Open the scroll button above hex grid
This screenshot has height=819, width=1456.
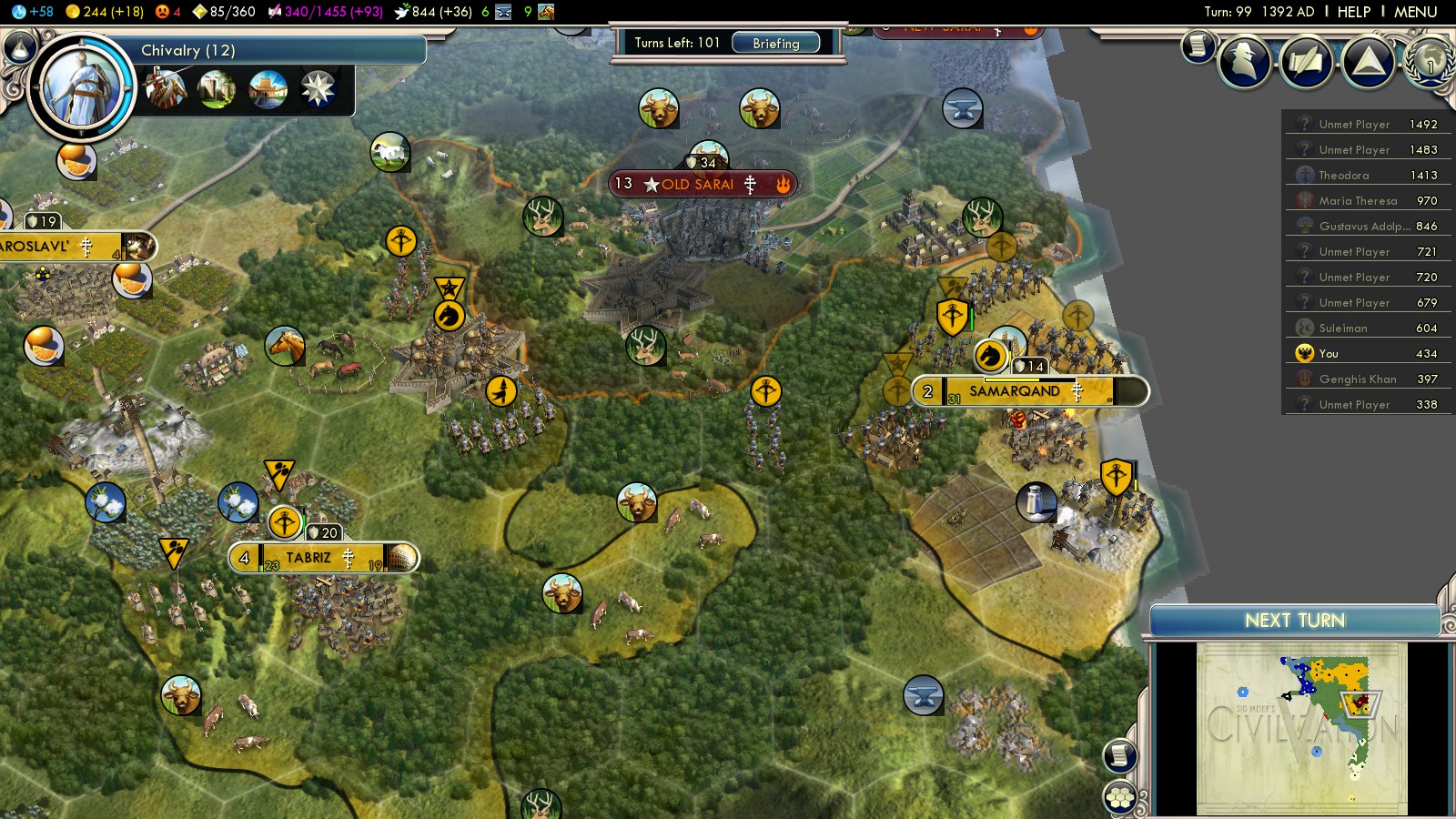pyautogui.click(x=1119, y=755)
